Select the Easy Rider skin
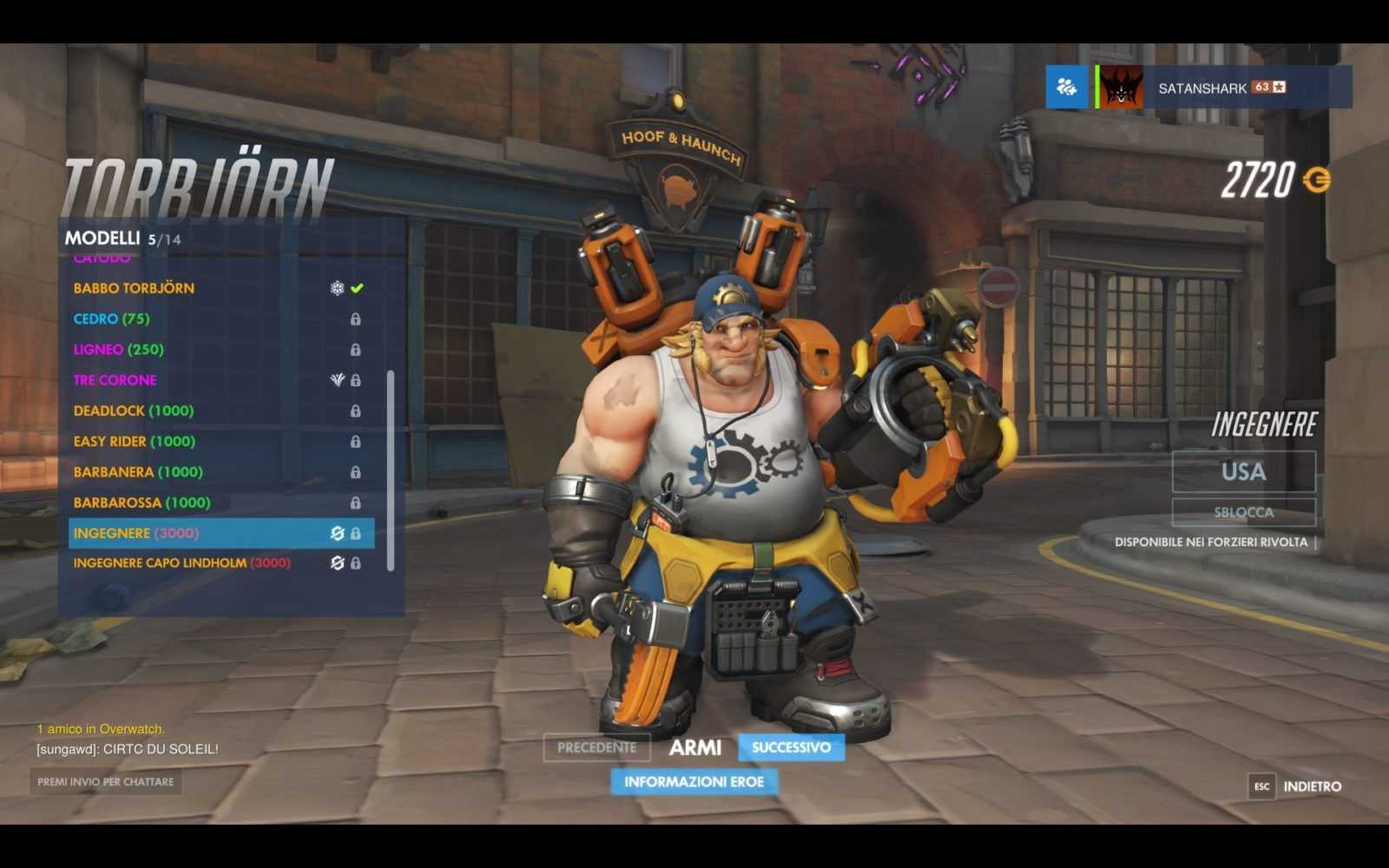Screen dimensions: 1389x868 click(x=134, y=441)
